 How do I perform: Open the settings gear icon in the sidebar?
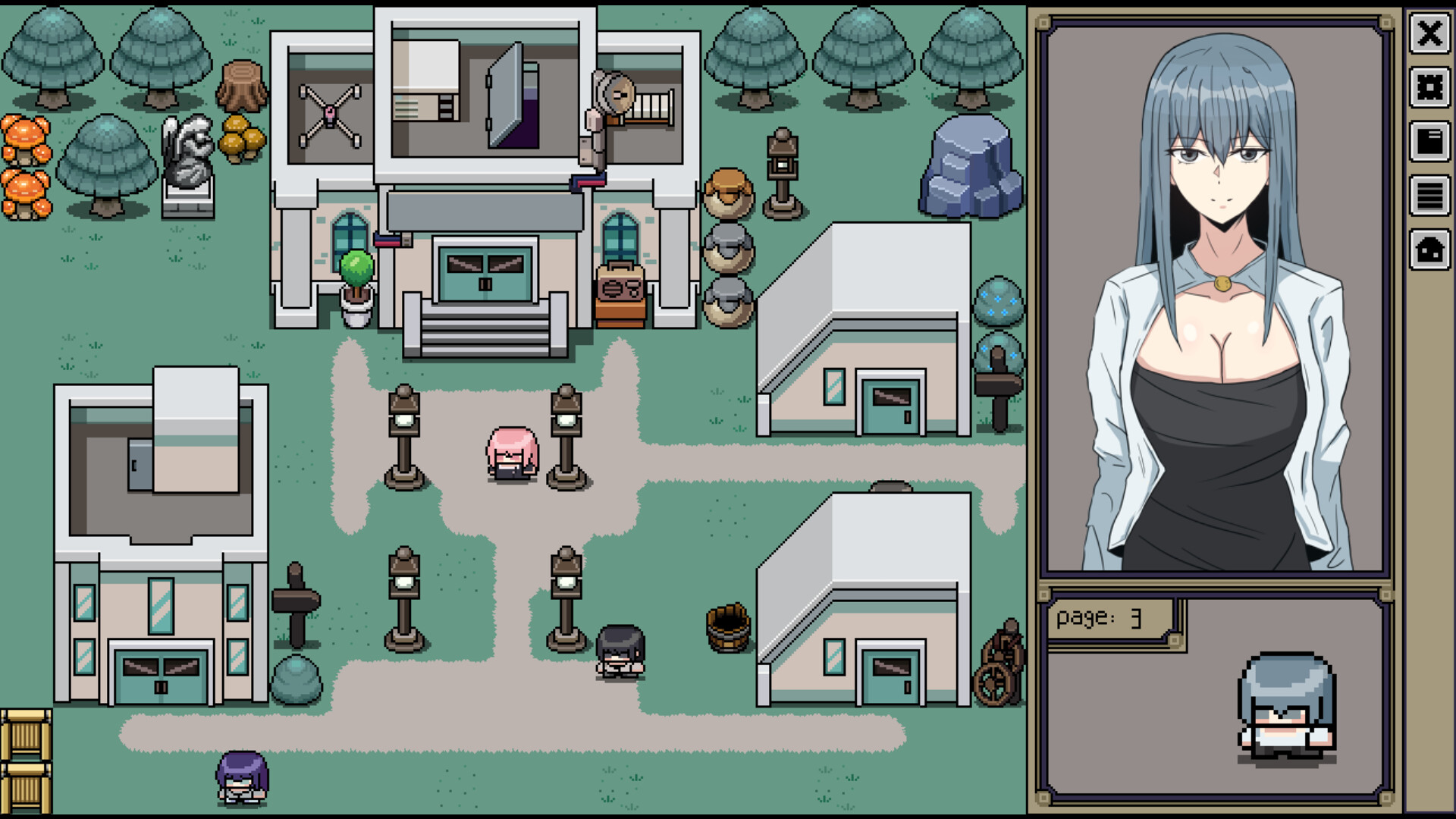[x=1429, y=89]
